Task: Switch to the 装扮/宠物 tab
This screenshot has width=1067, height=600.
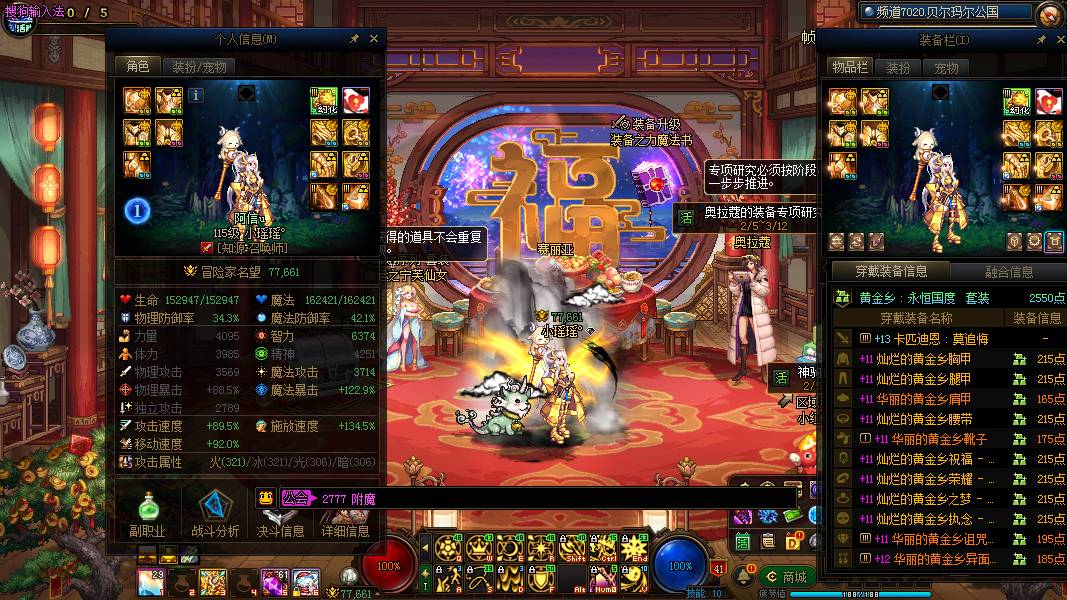Action: (x=198, y=67)
